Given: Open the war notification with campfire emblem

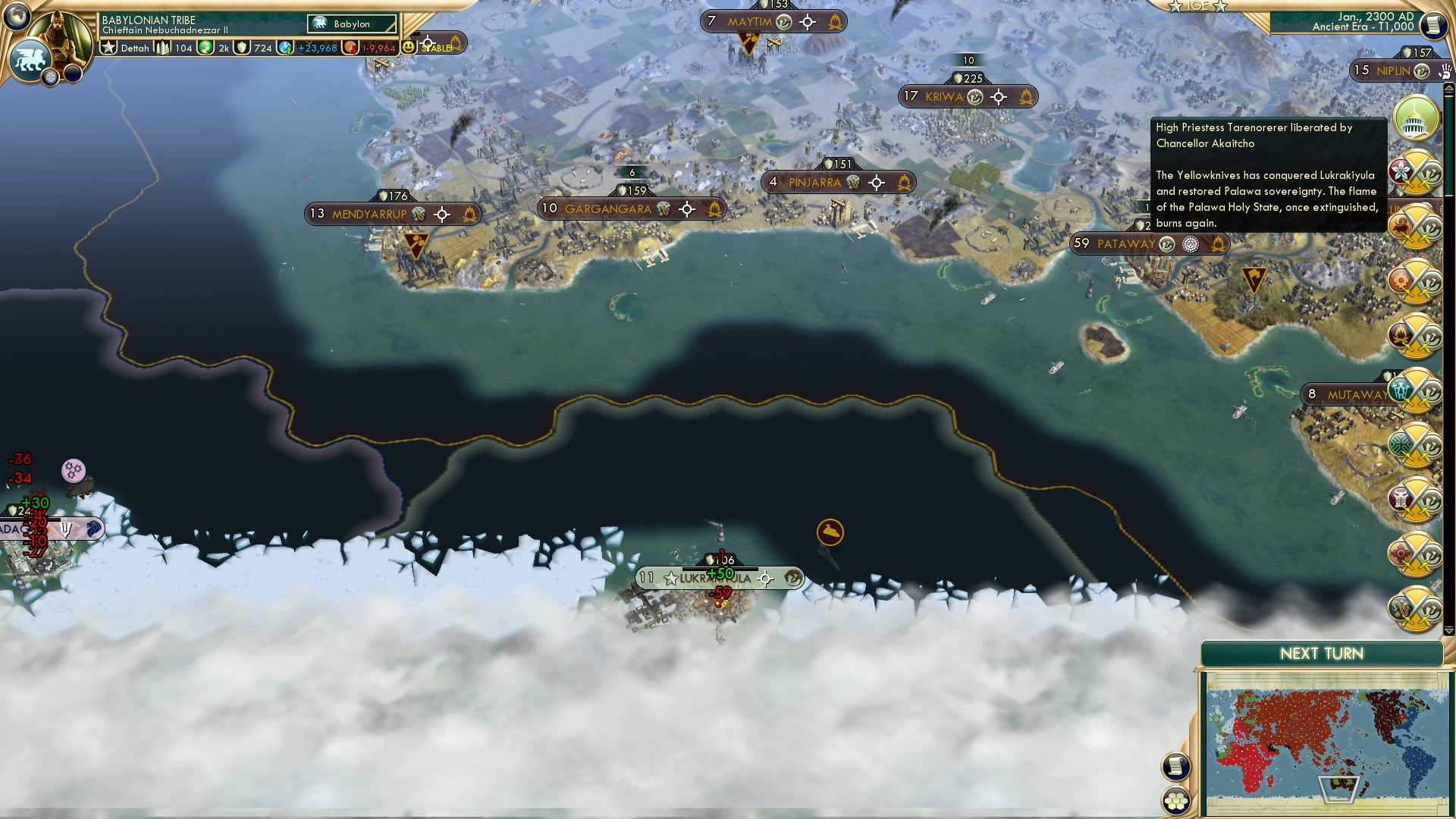Looking at the screenshot, I should [x=1415, y=334].
